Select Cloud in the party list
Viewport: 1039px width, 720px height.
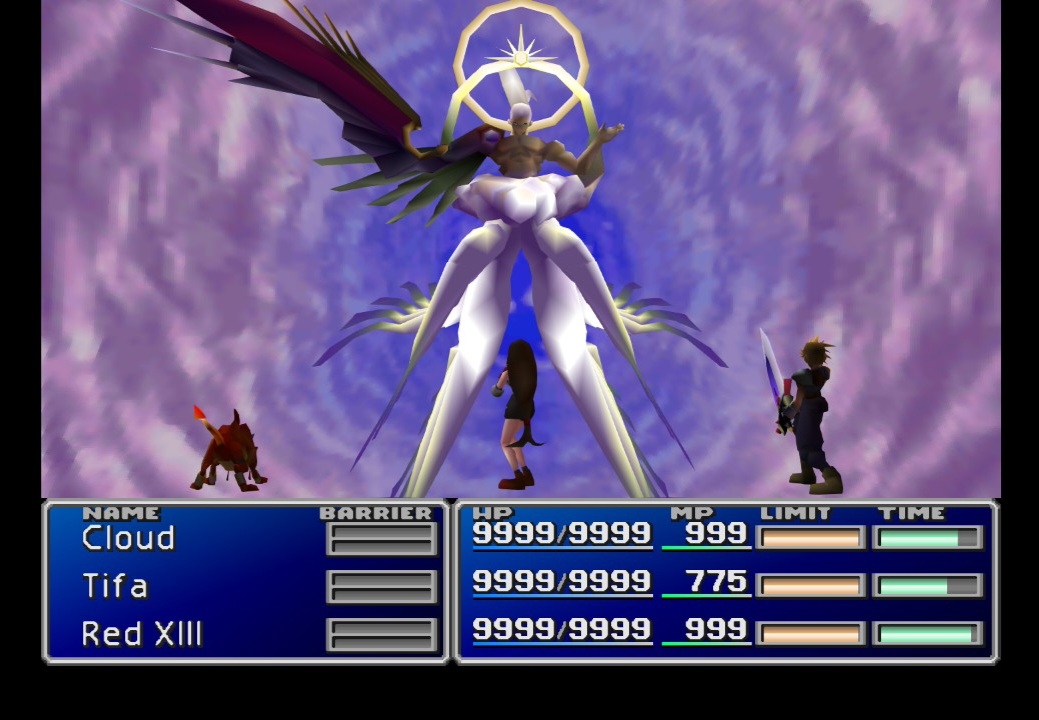pos(128,539)
